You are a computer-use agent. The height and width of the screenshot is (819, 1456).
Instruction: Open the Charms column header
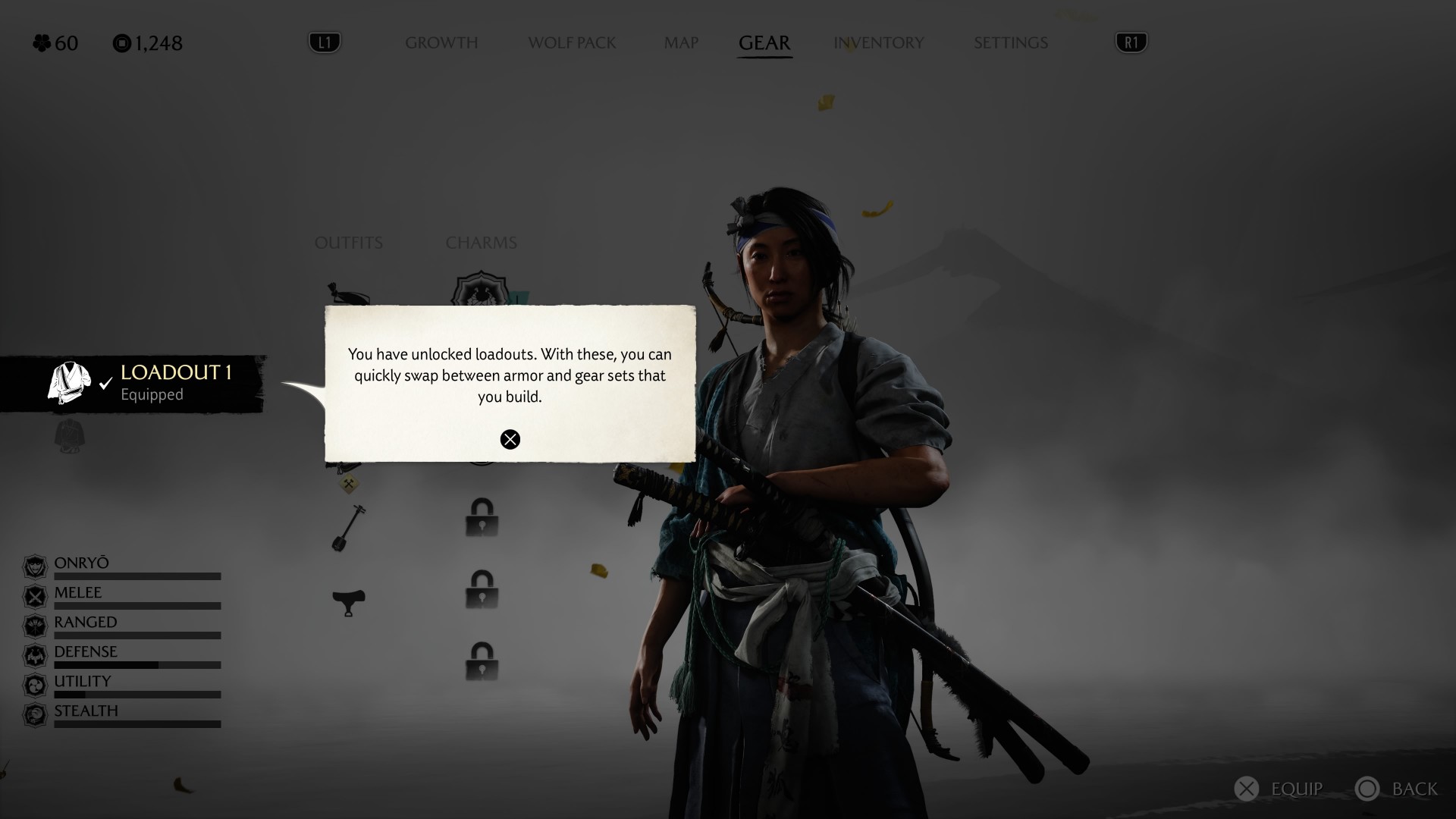click(481, 243)
